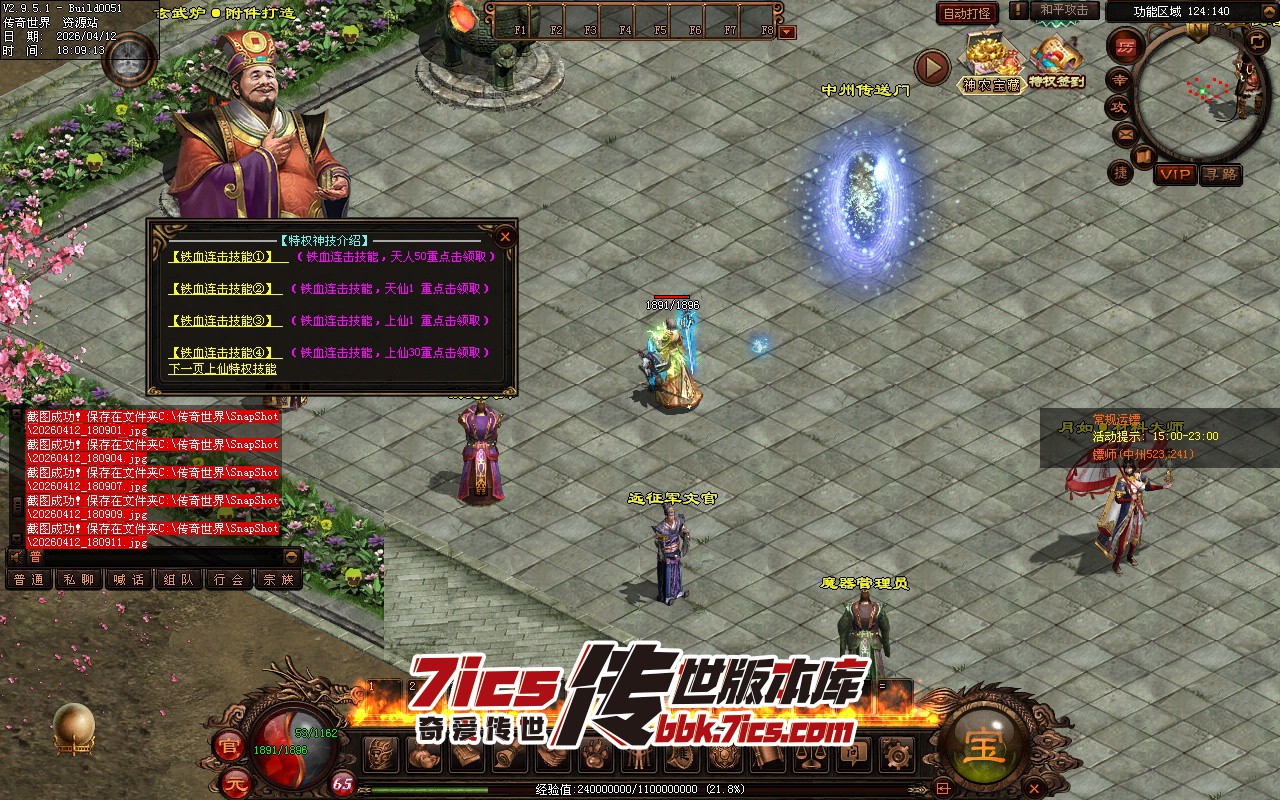Go to 下一页上仙特权技能 page
Image resolution: width=1280 pixels, height=800 pixels.
(x=222, y=369)
